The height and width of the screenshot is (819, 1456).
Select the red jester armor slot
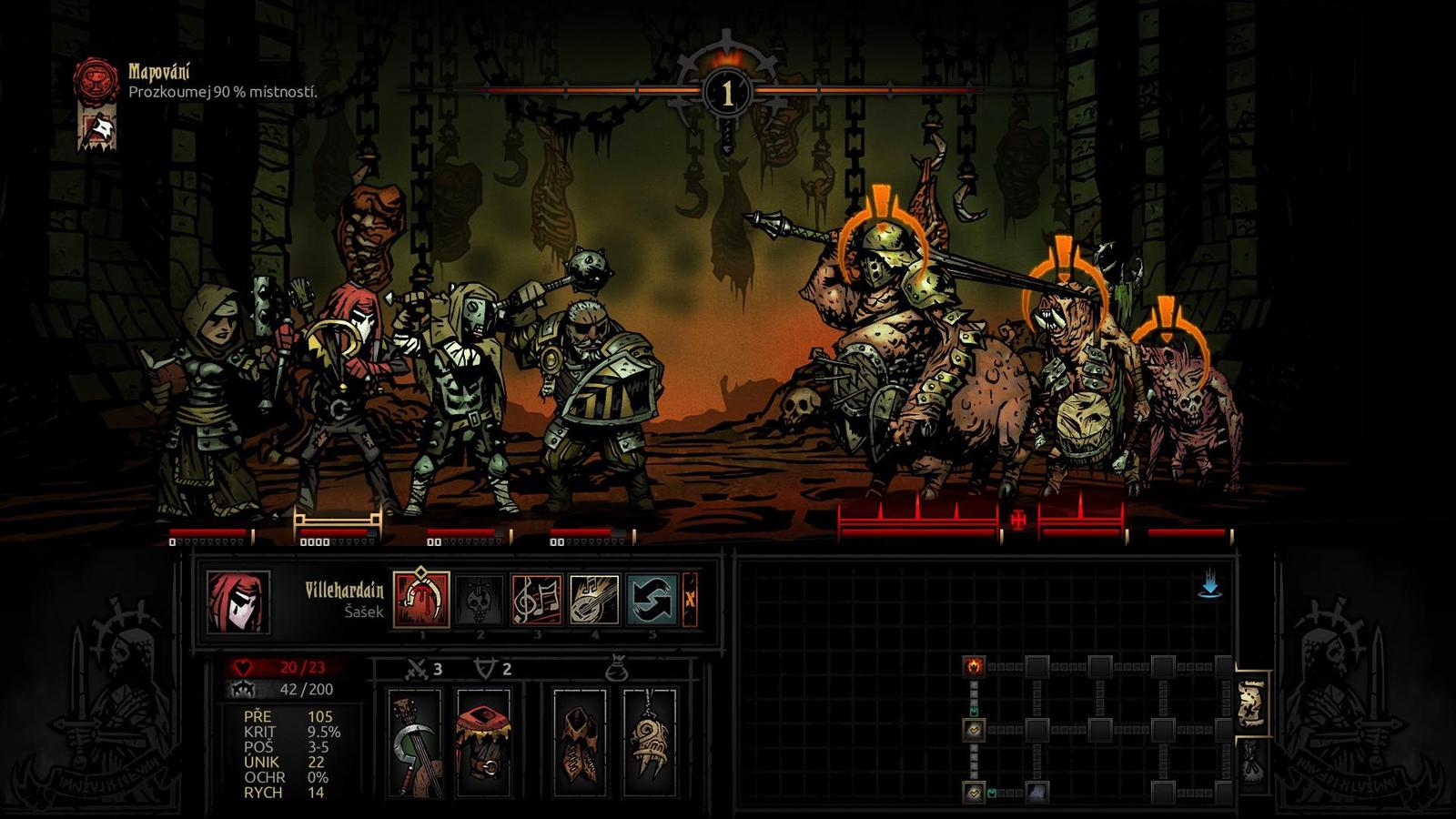[483, 742]
